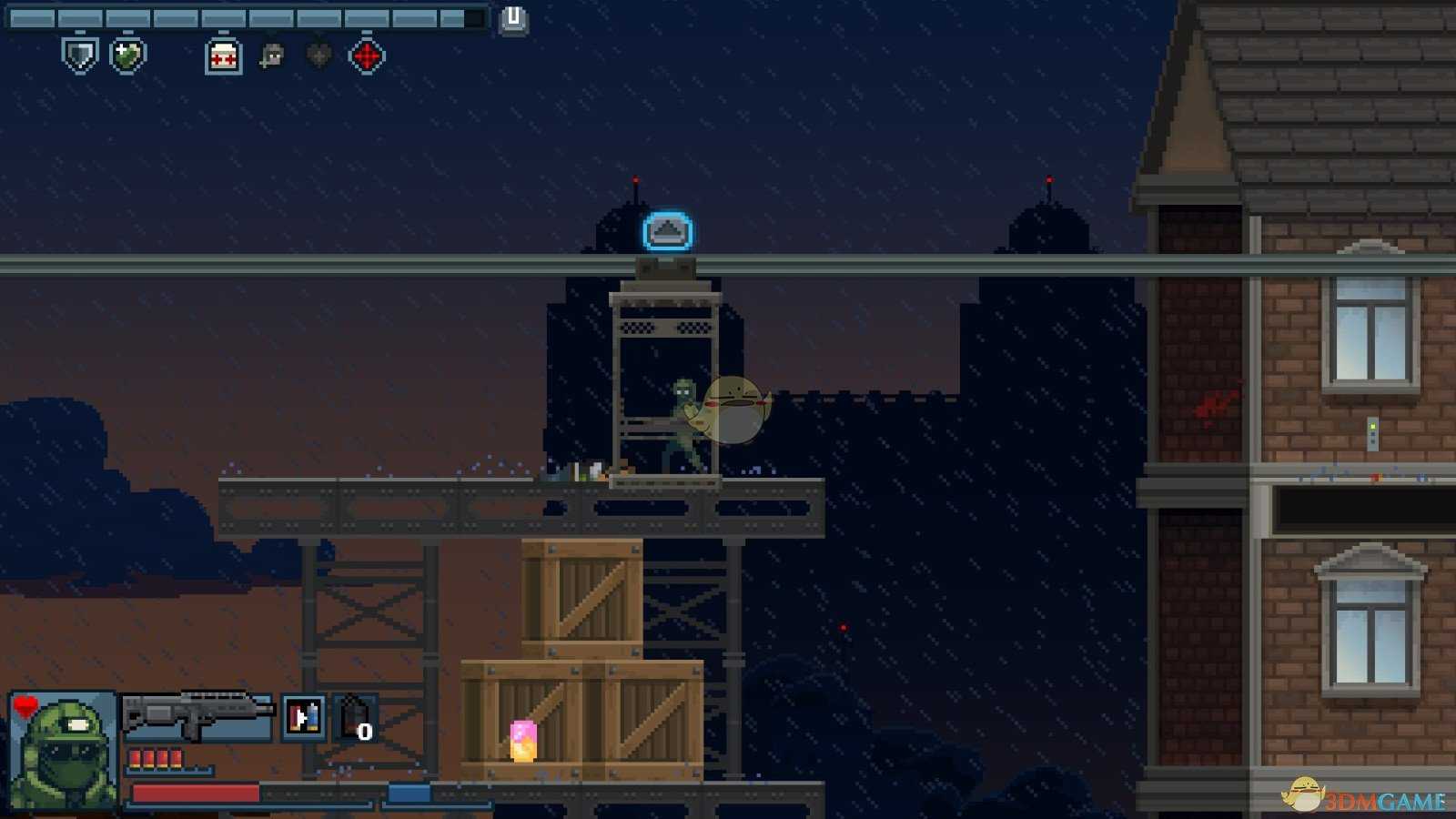
Task: Select the dark heart ability icon
Action: coord(318,56)
